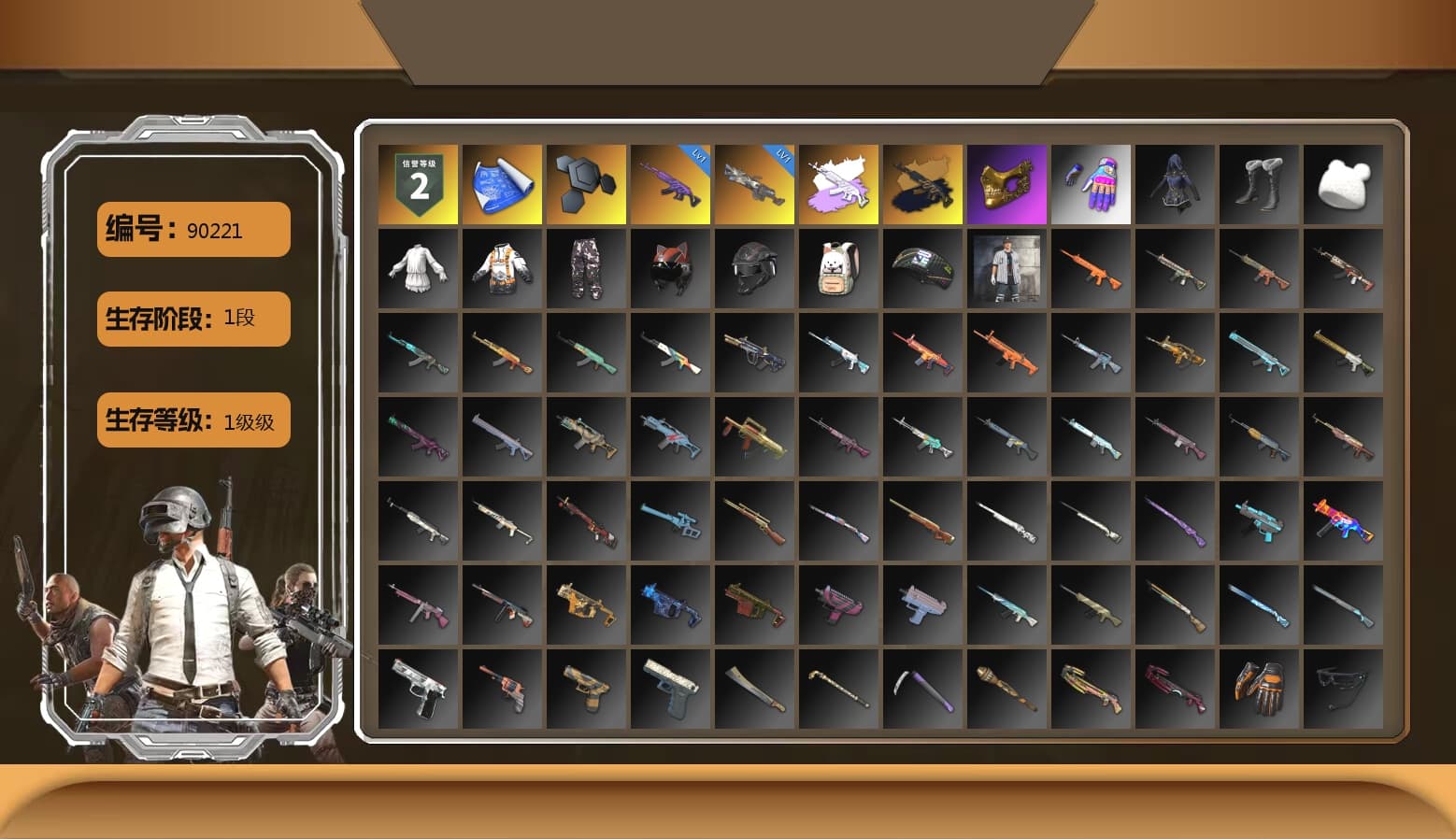Select the silver Desert Eagle pistol skin
1456x839 pixels.
coord(417,688)
